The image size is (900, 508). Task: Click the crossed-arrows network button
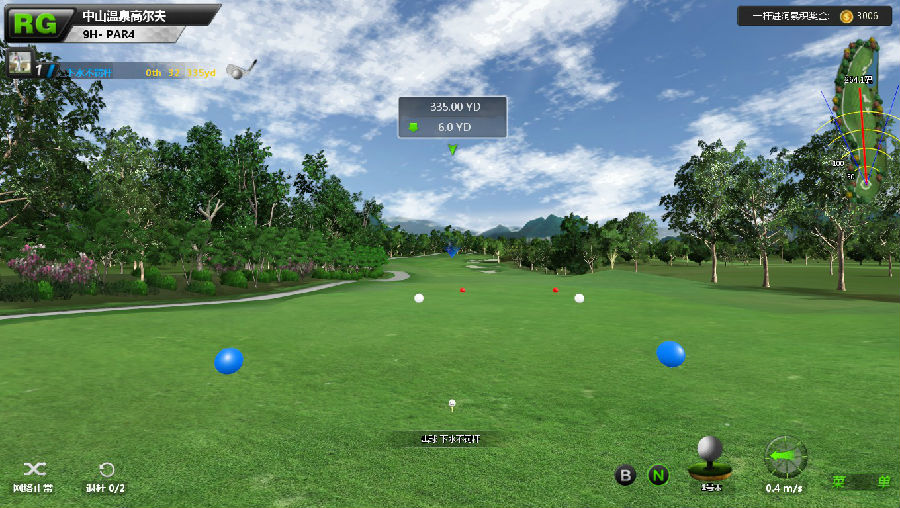(x=34, y=469)
